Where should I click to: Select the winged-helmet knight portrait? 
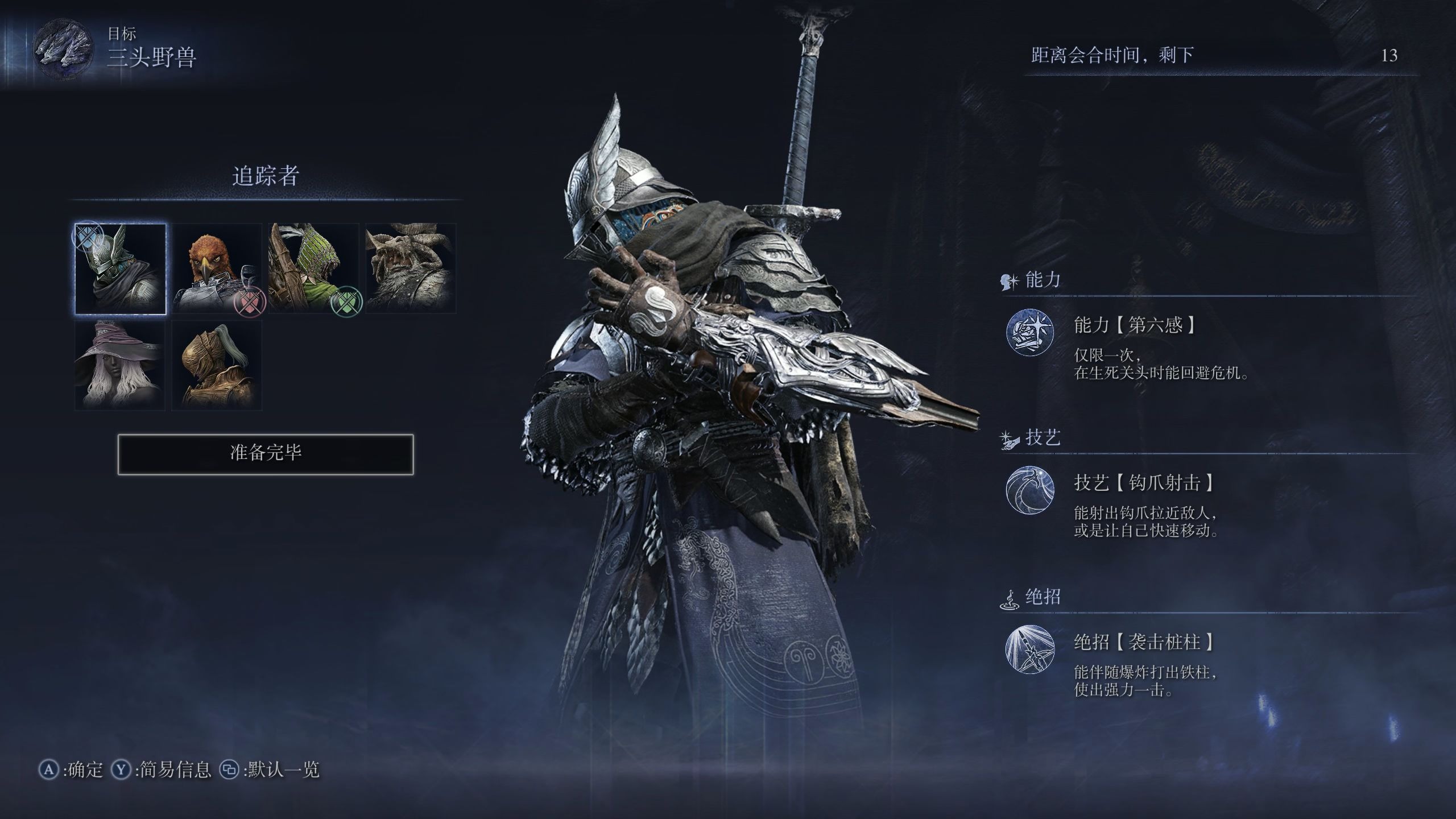(121, 269)
